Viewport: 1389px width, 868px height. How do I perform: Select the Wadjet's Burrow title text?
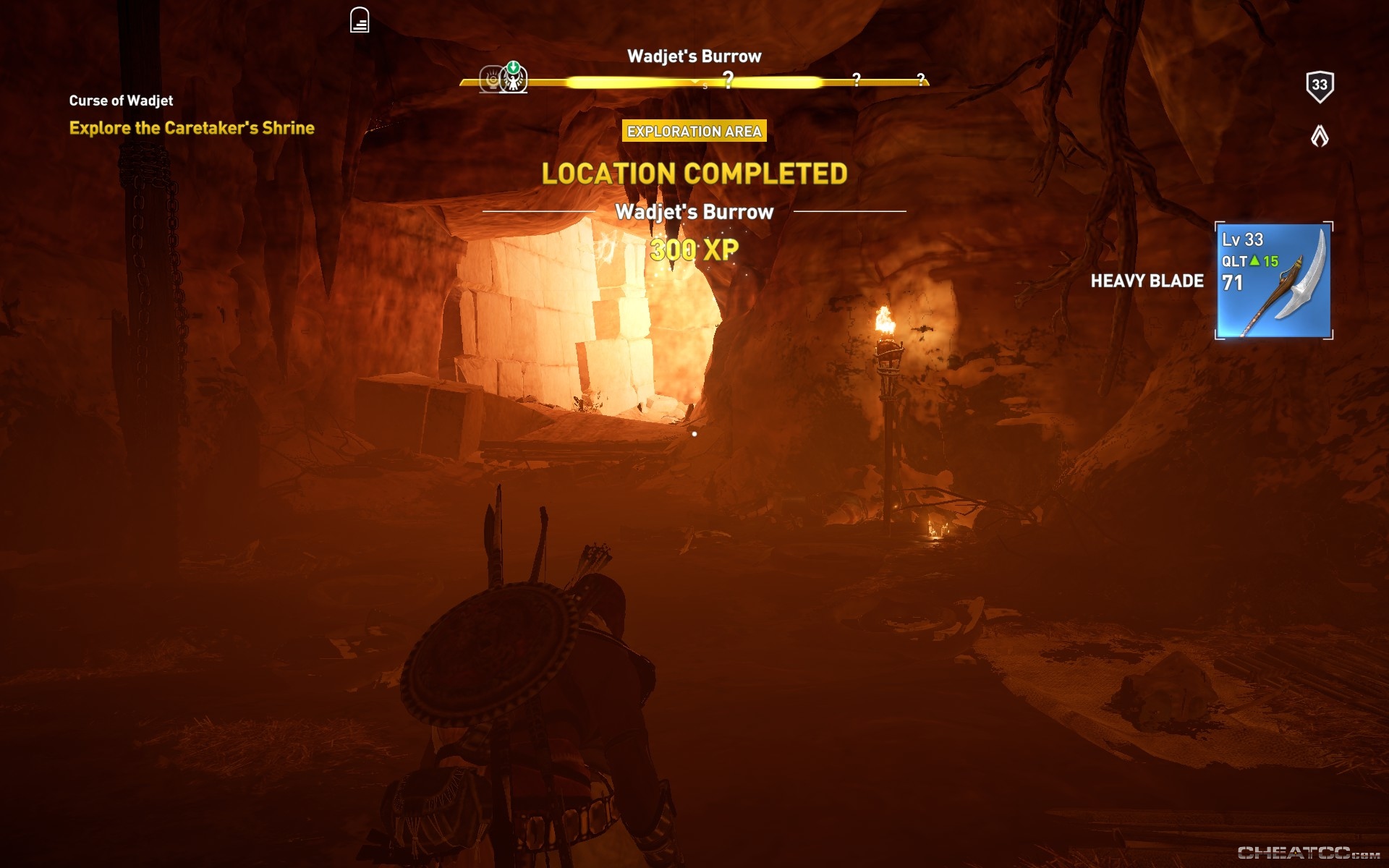[x=694, y=56]
